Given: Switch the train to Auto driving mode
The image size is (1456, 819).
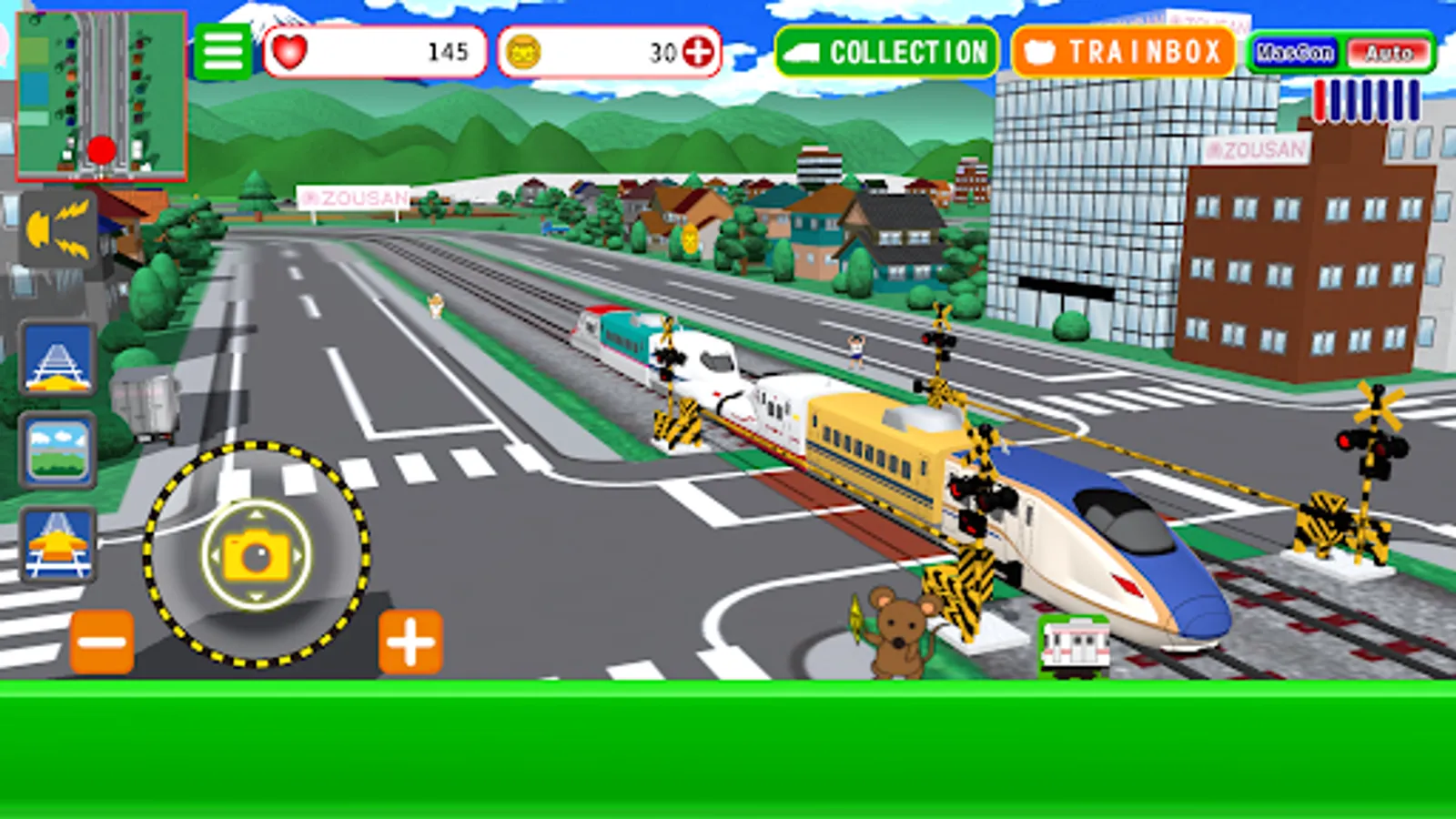Looking at the screenshot, I should click(1390, 52).
